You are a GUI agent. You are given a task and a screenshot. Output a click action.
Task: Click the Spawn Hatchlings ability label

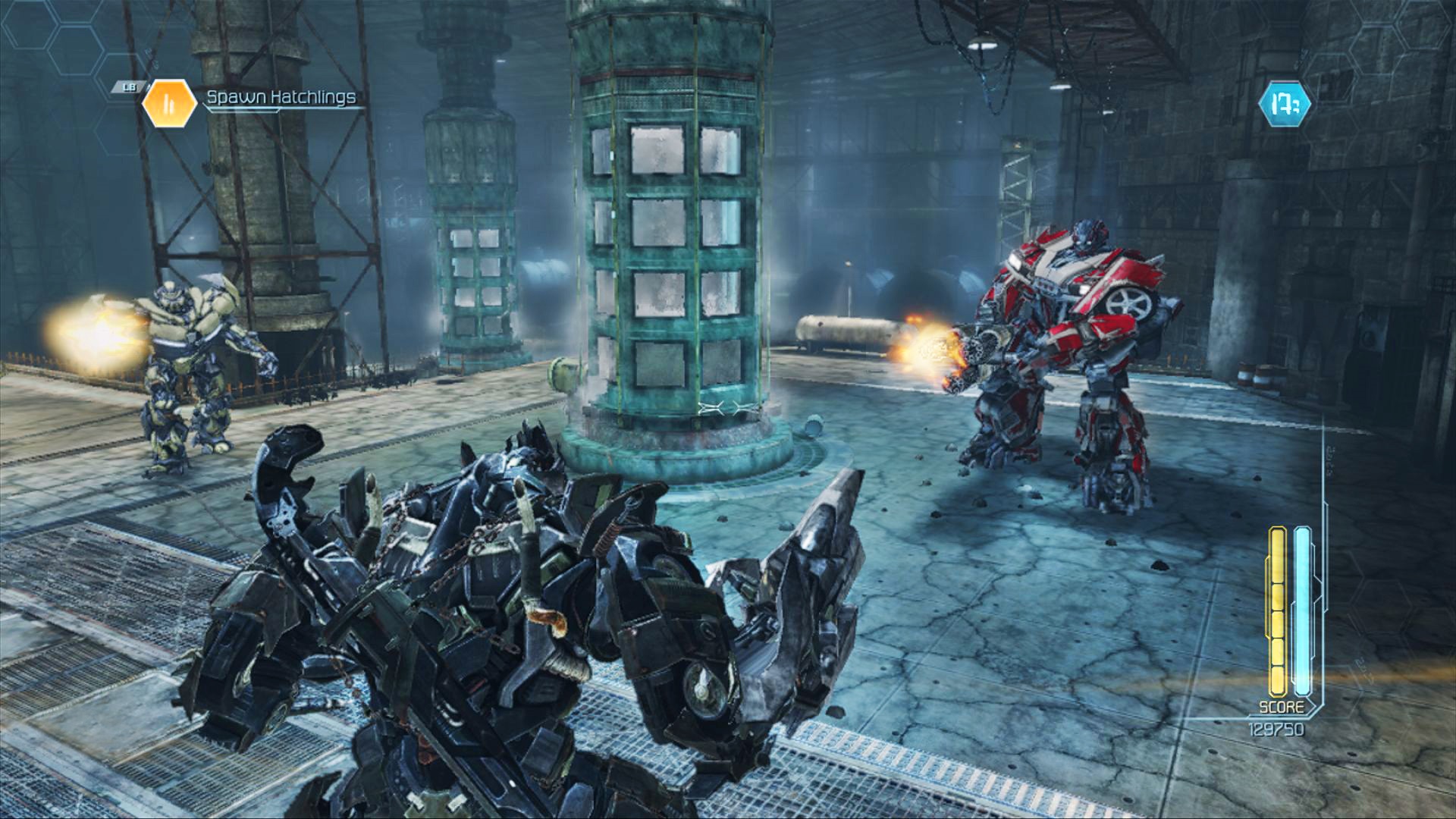click(x=281, y=97)
